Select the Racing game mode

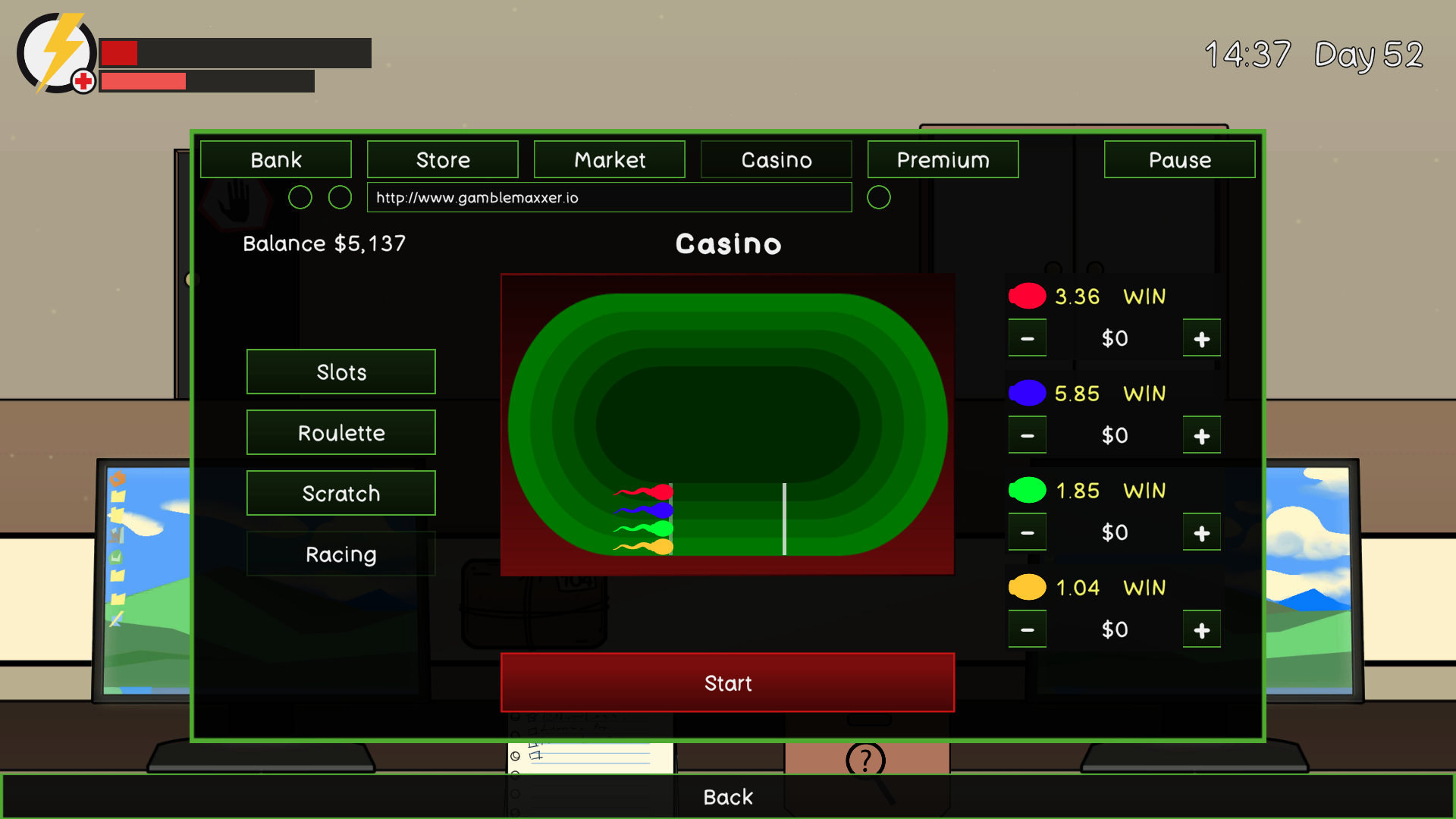[x=340, y=554]
